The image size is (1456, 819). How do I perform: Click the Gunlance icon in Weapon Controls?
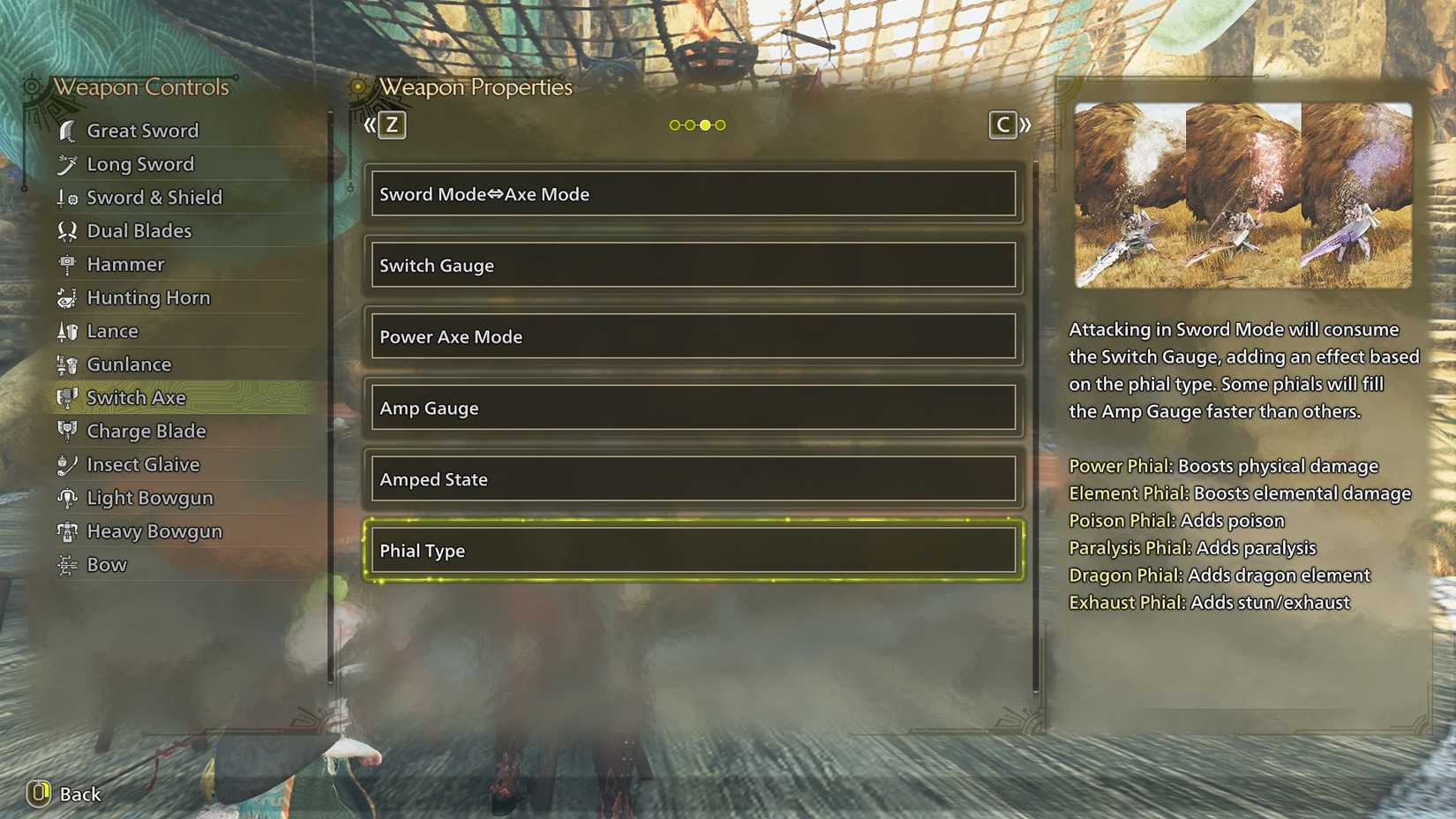click(x=66, y=364)
